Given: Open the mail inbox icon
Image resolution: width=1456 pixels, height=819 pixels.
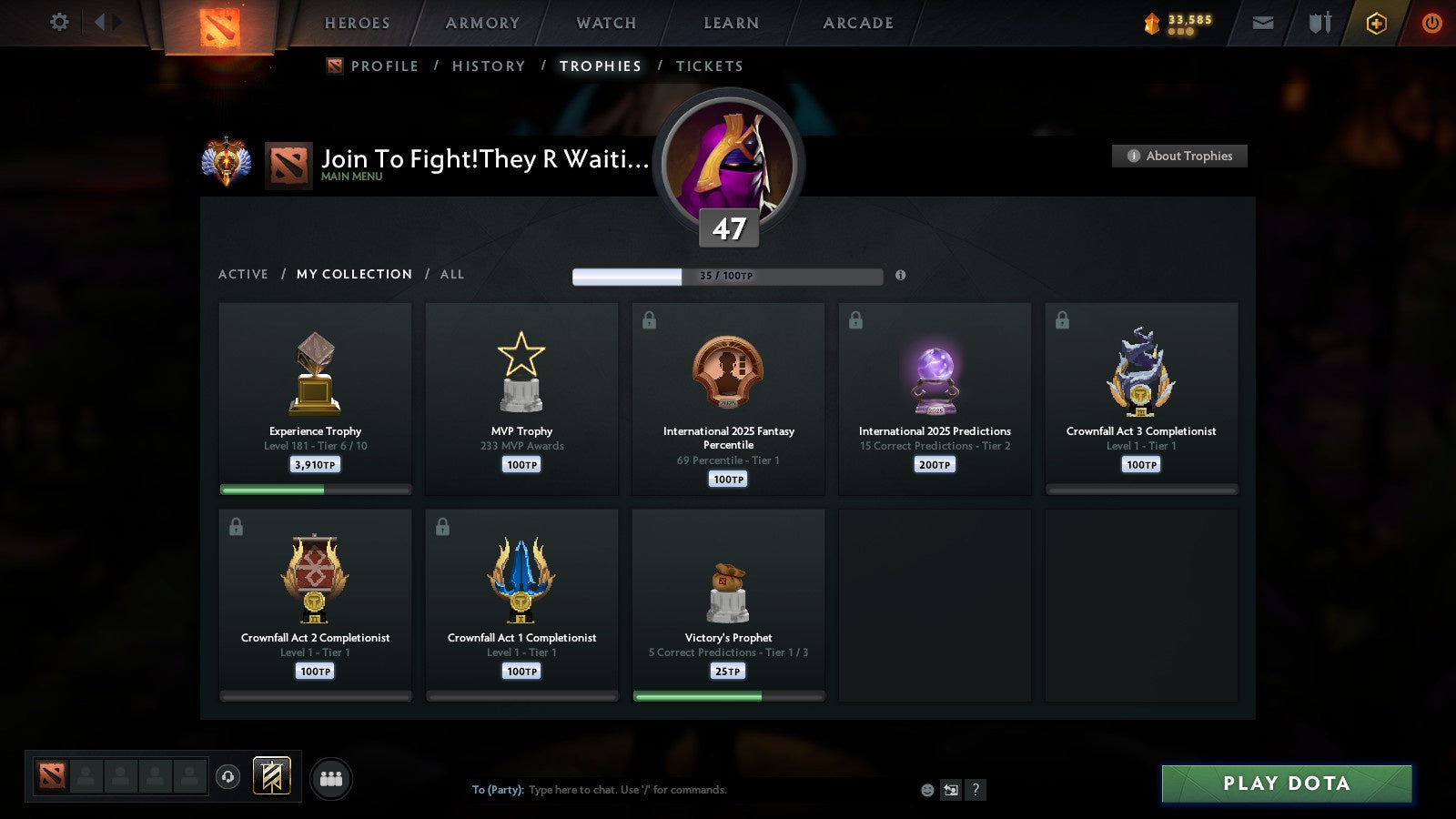Looking at the screenshot, I should (x=1263, y=23).
